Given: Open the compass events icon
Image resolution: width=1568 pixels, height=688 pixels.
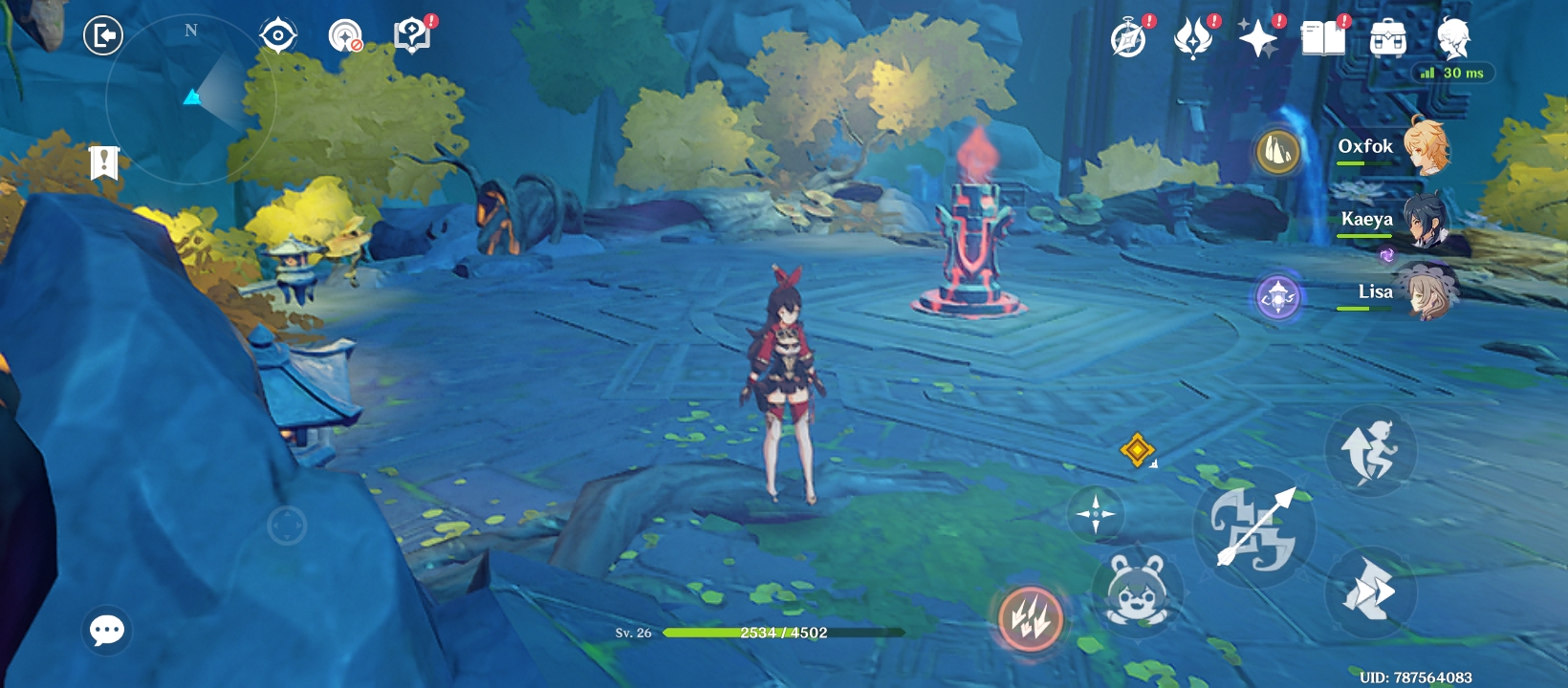Looking at the screenshot, I should 1129,39.
